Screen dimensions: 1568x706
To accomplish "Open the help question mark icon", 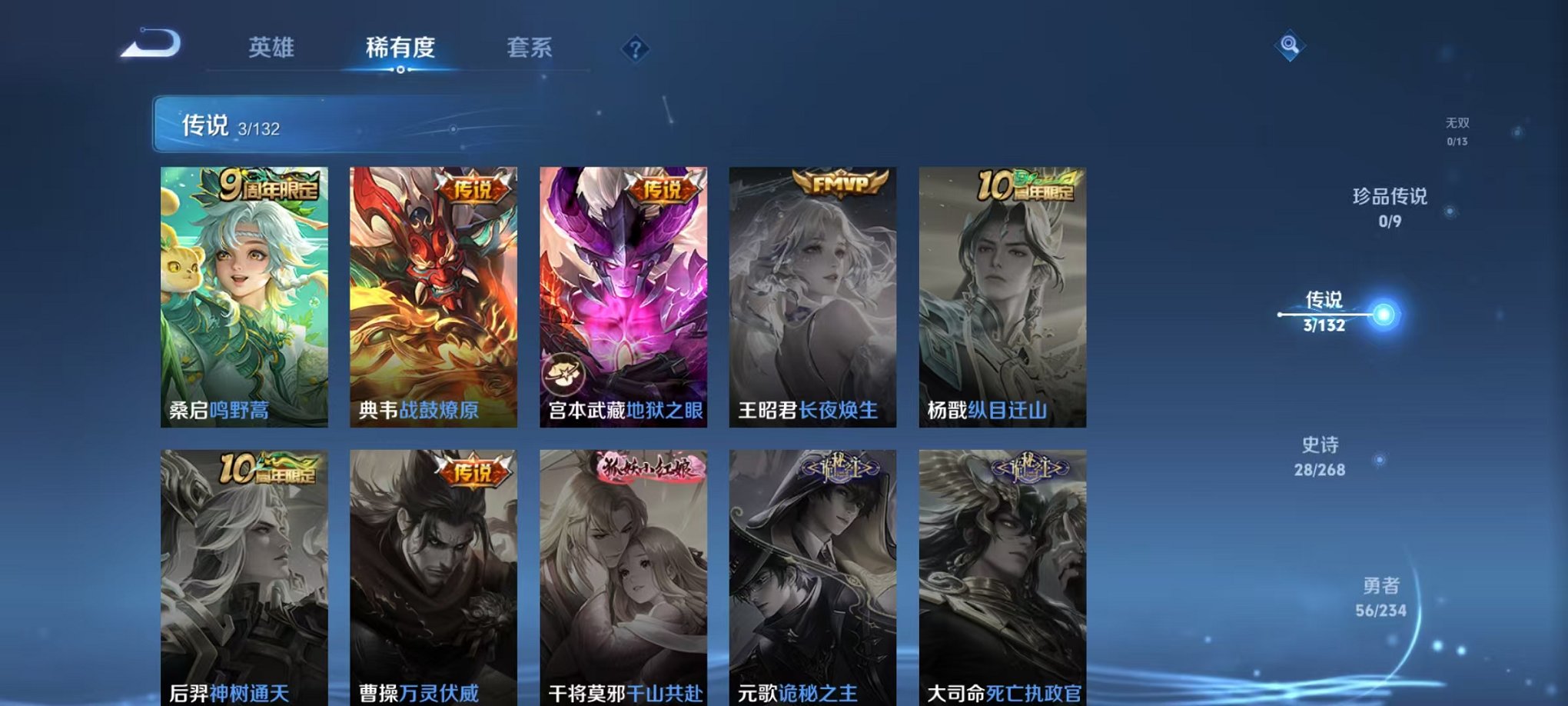I will [635, 49].
